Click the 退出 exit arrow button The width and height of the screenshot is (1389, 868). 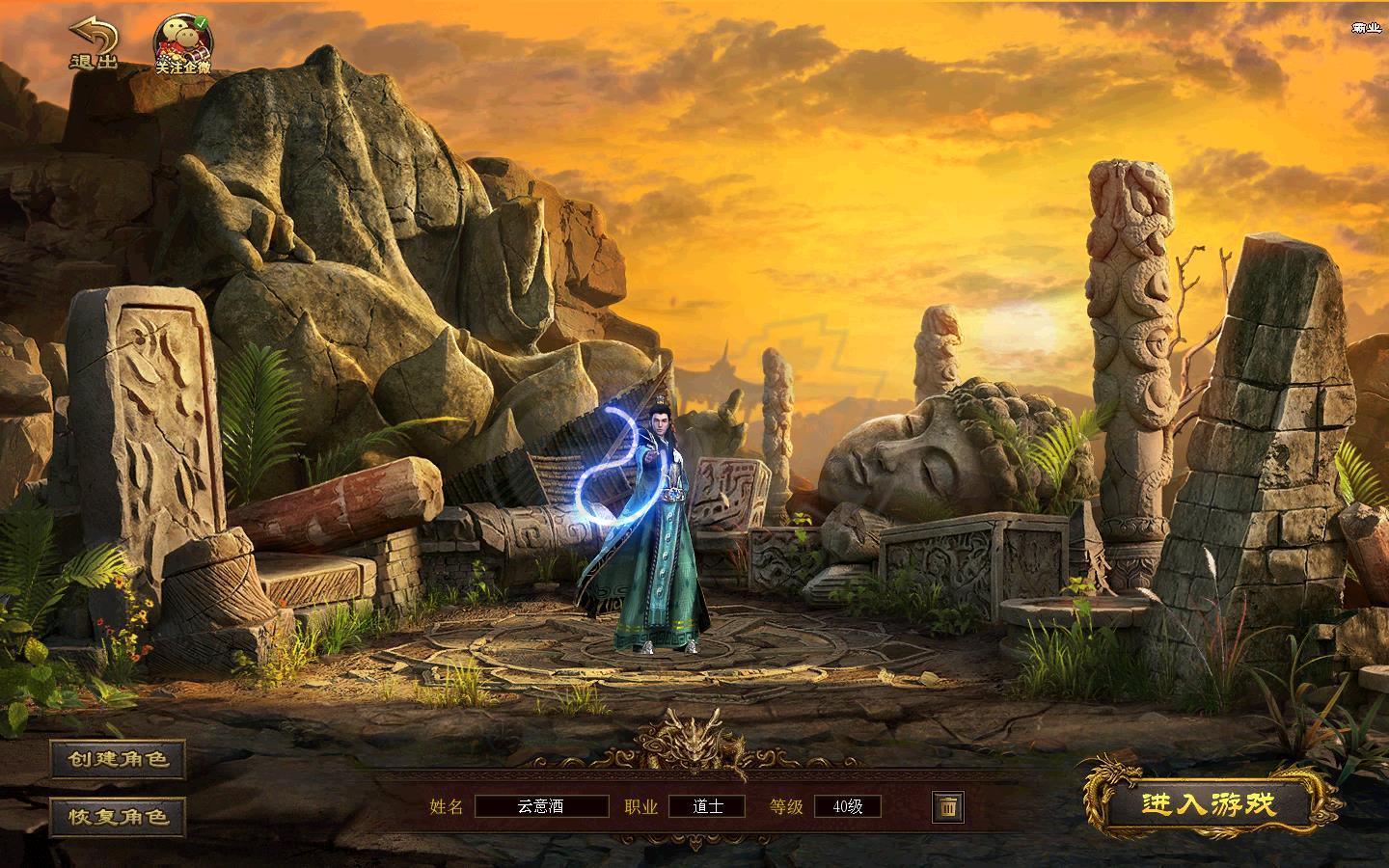(93, 44)
